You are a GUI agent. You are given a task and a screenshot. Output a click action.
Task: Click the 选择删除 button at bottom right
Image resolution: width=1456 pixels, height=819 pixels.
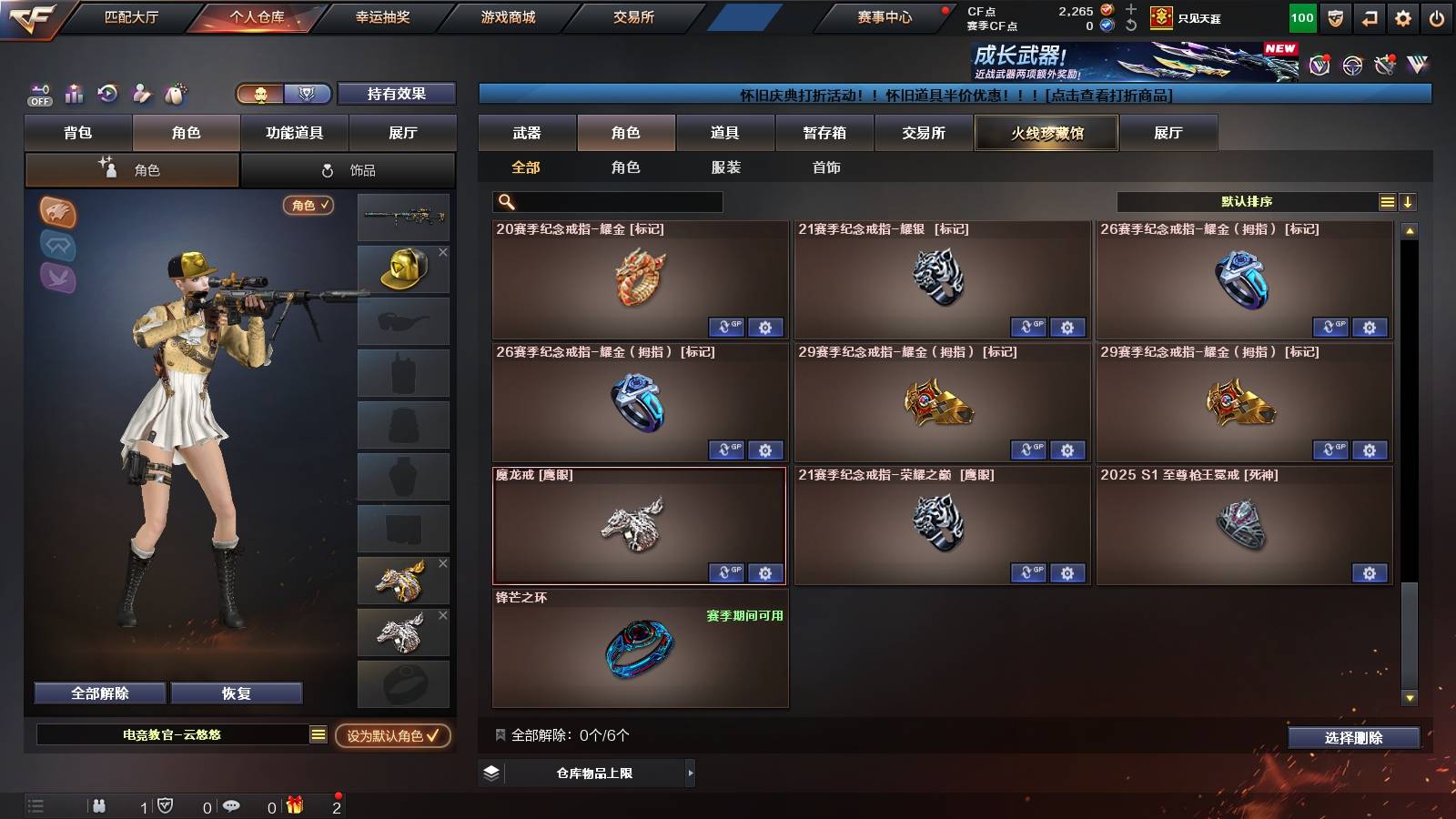coord(1352,738)
